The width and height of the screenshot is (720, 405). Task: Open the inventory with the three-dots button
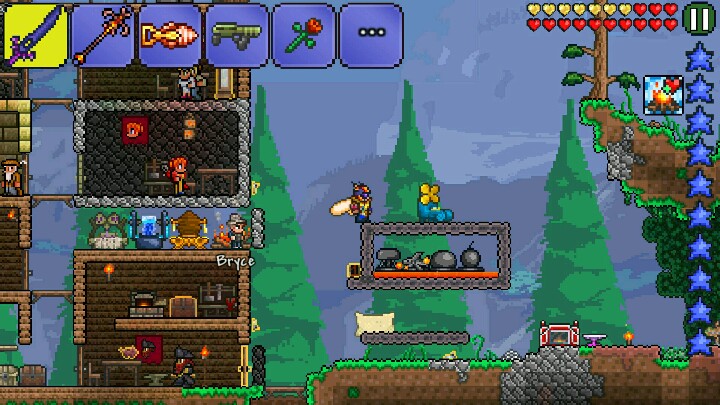(x=370, y=35)
